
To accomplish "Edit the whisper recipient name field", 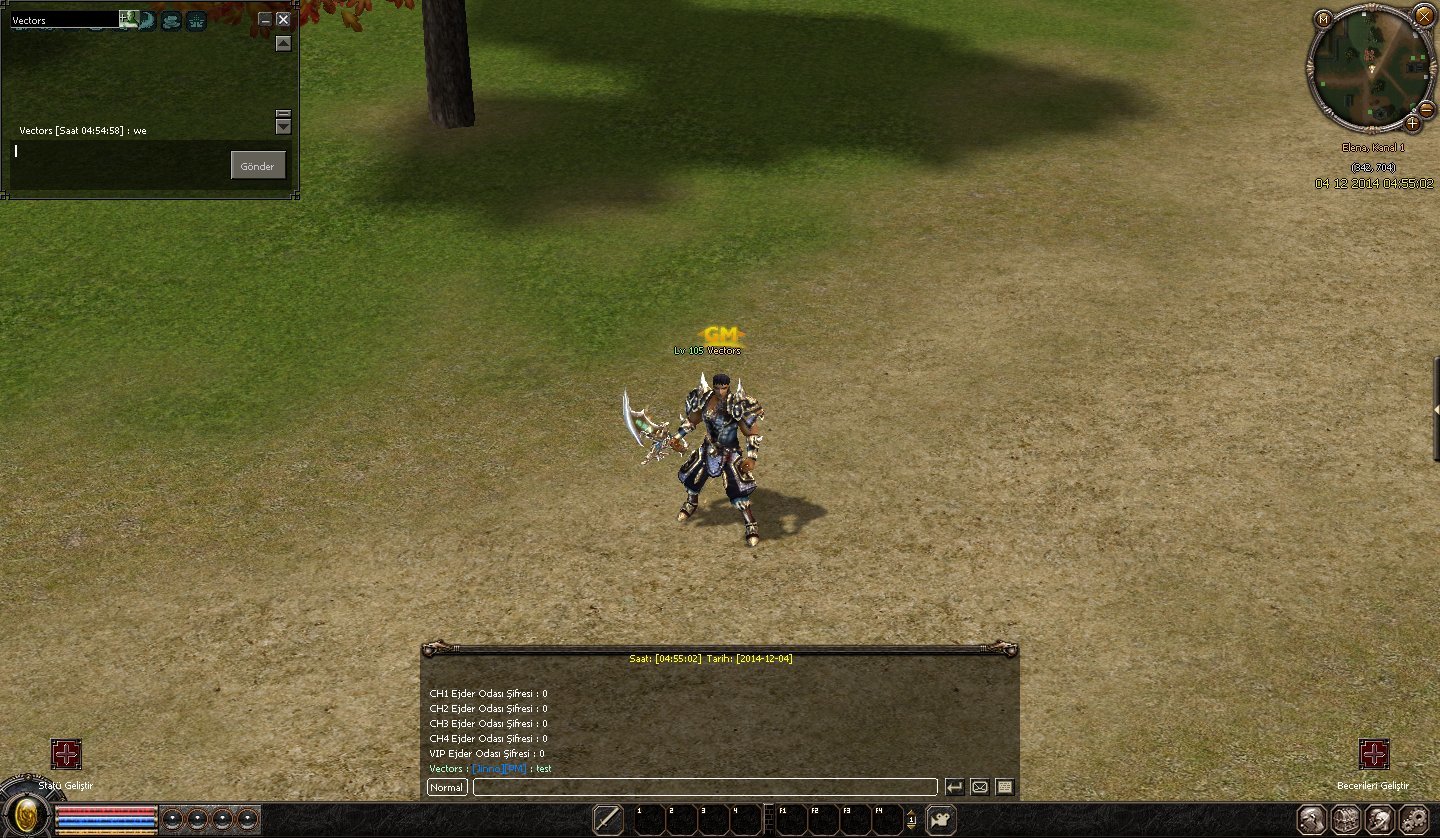I will pyautogui.click(x=64, y=20).
